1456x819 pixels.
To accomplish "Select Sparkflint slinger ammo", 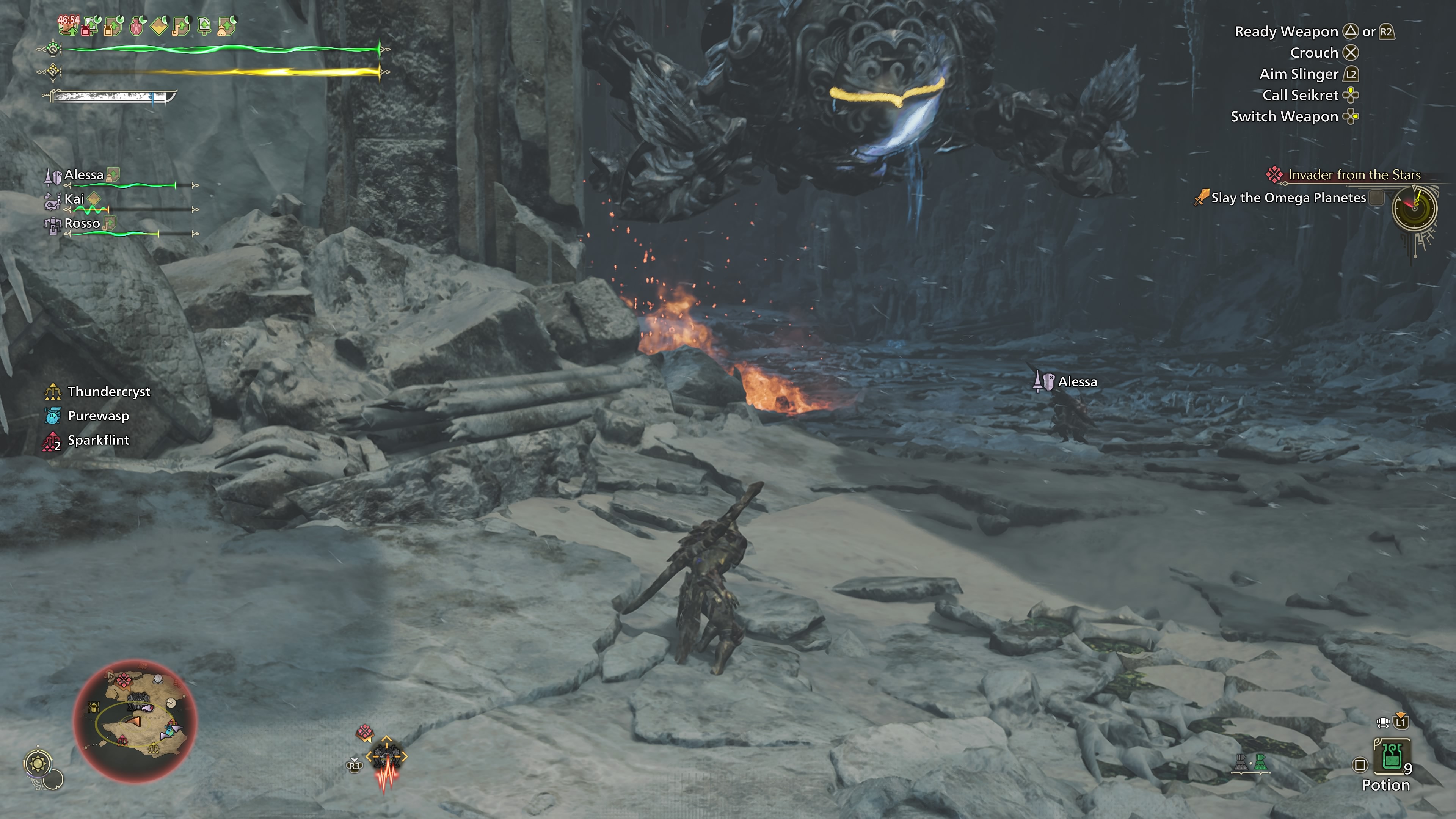I will tap(98, 440).
